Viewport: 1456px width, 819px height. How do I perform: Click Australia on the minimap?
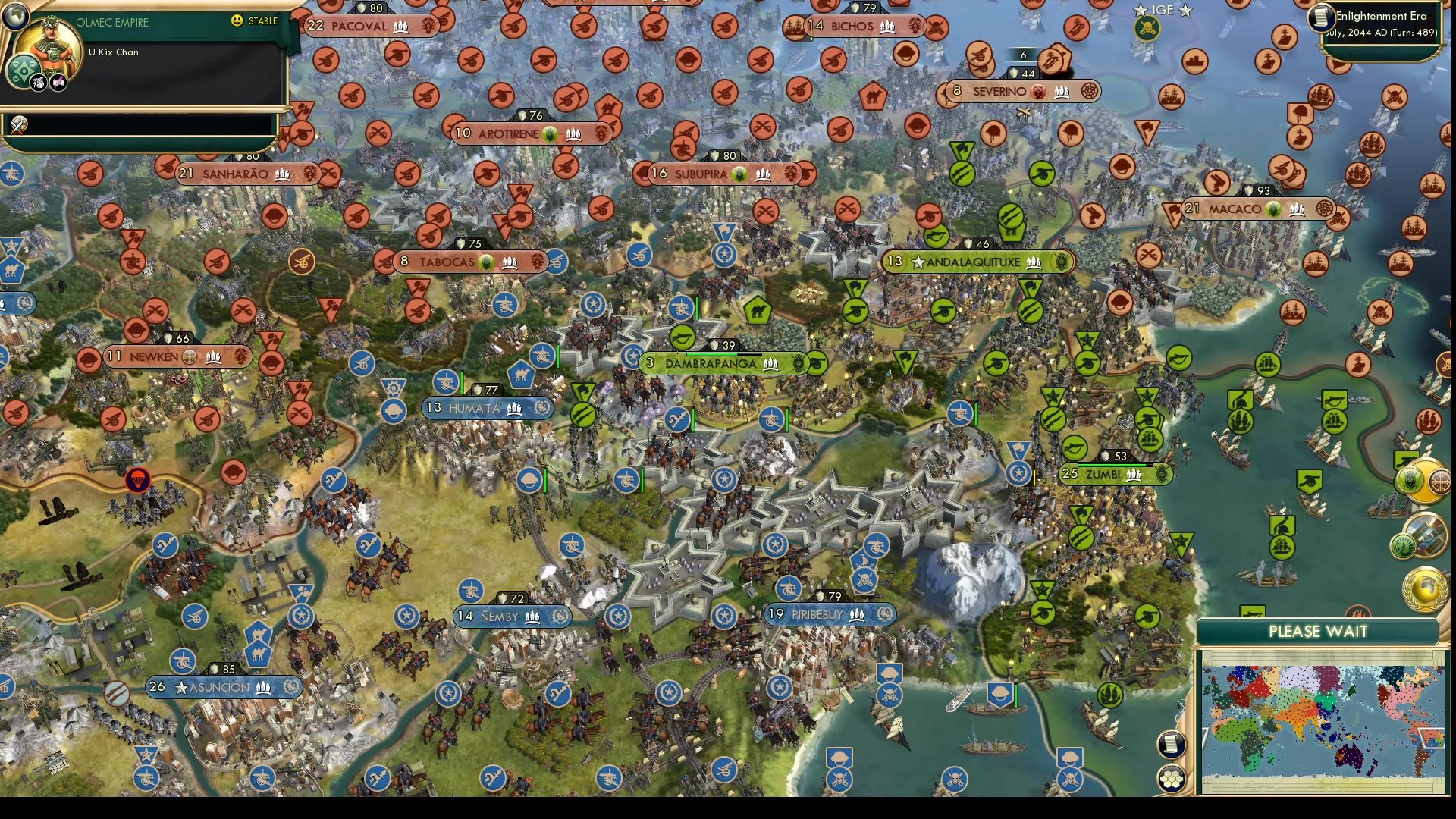pyautogui.click(x=1348, y=757)
